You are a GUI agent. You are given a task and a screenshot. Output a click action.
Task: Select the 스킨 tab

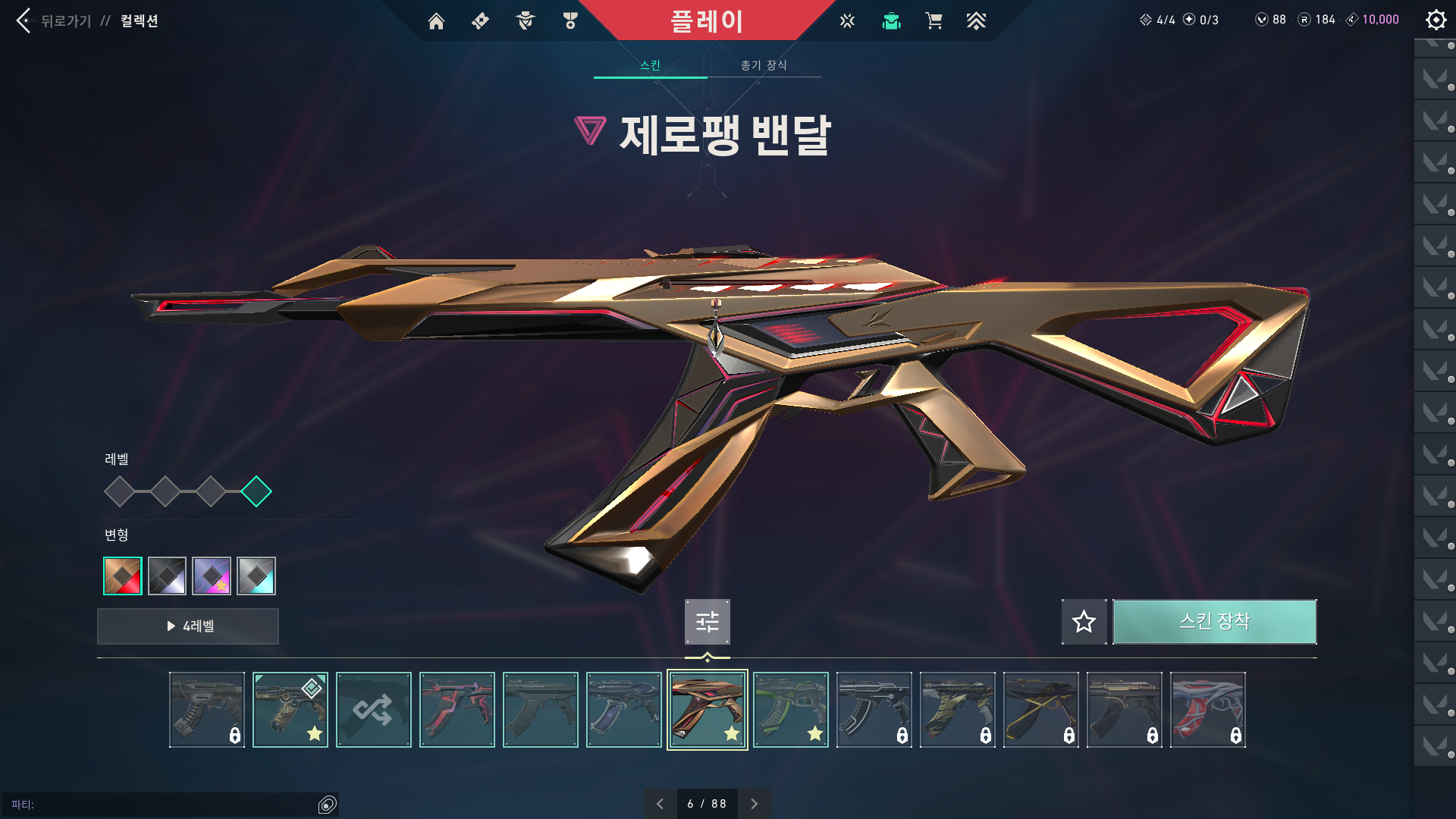click(650, 65)
